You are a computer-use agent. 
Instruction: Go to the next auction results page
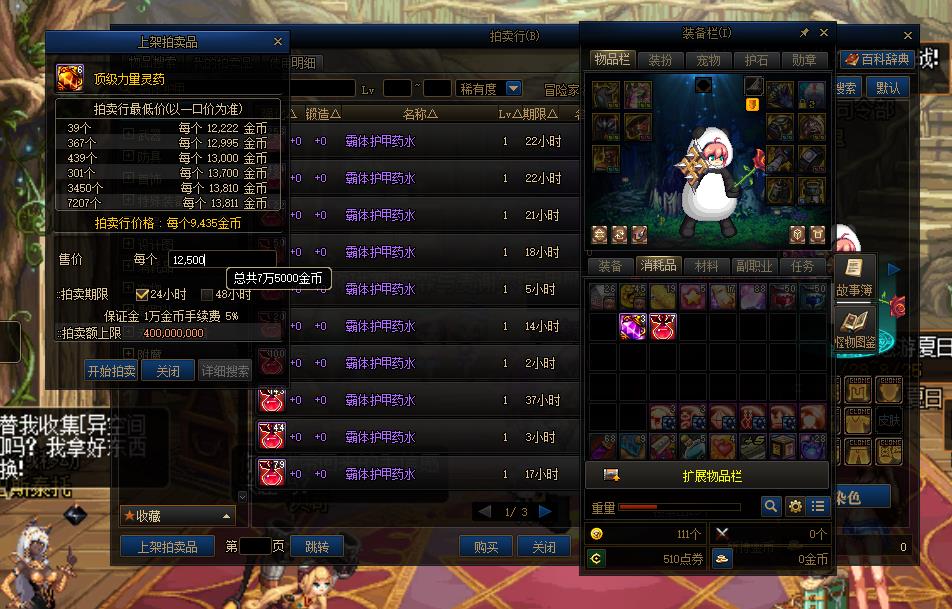coord(545,512)
